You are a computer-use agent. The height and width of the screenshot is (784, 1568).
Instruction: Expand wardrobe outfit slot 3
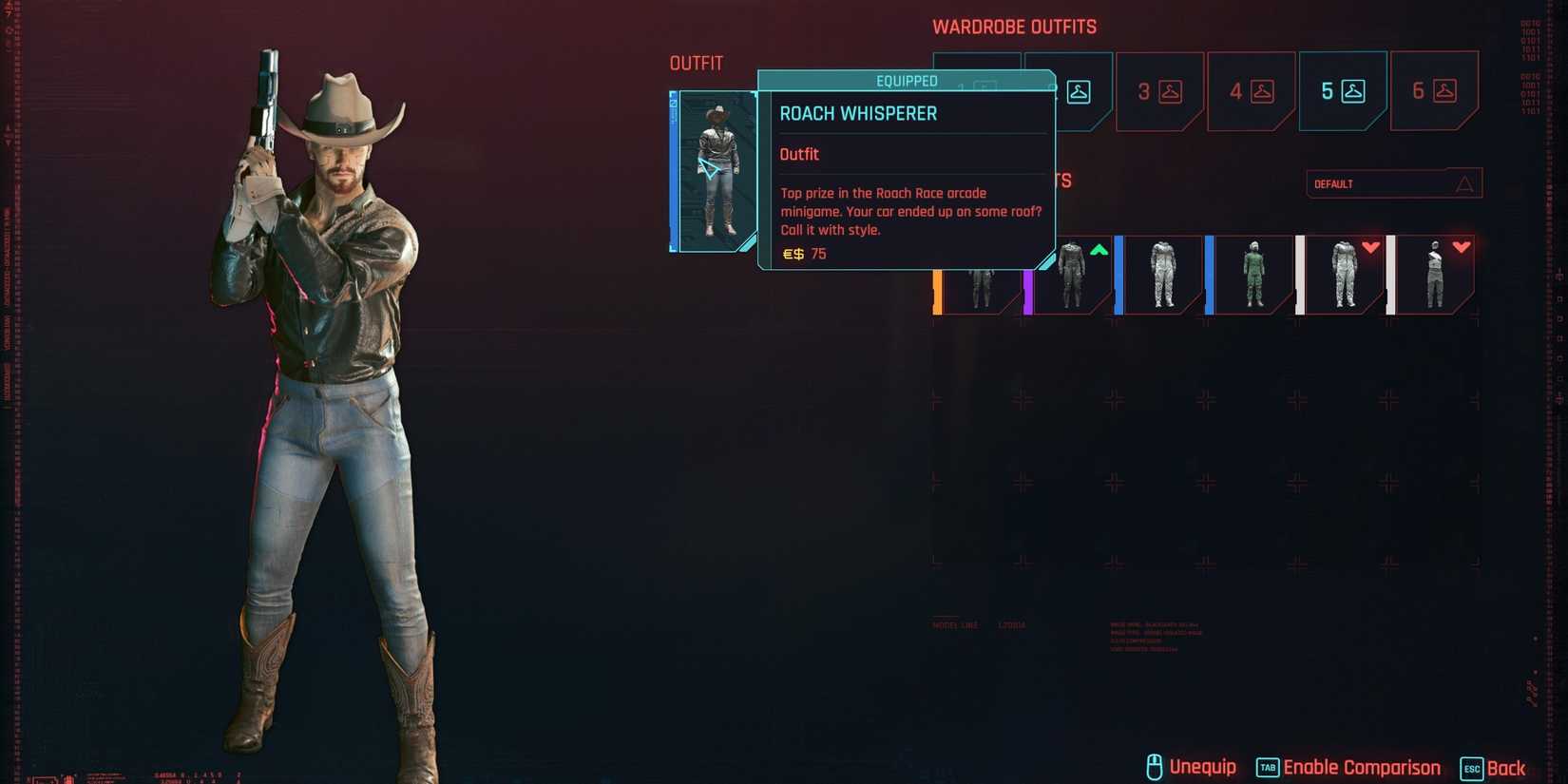[x=1157, y=90]
